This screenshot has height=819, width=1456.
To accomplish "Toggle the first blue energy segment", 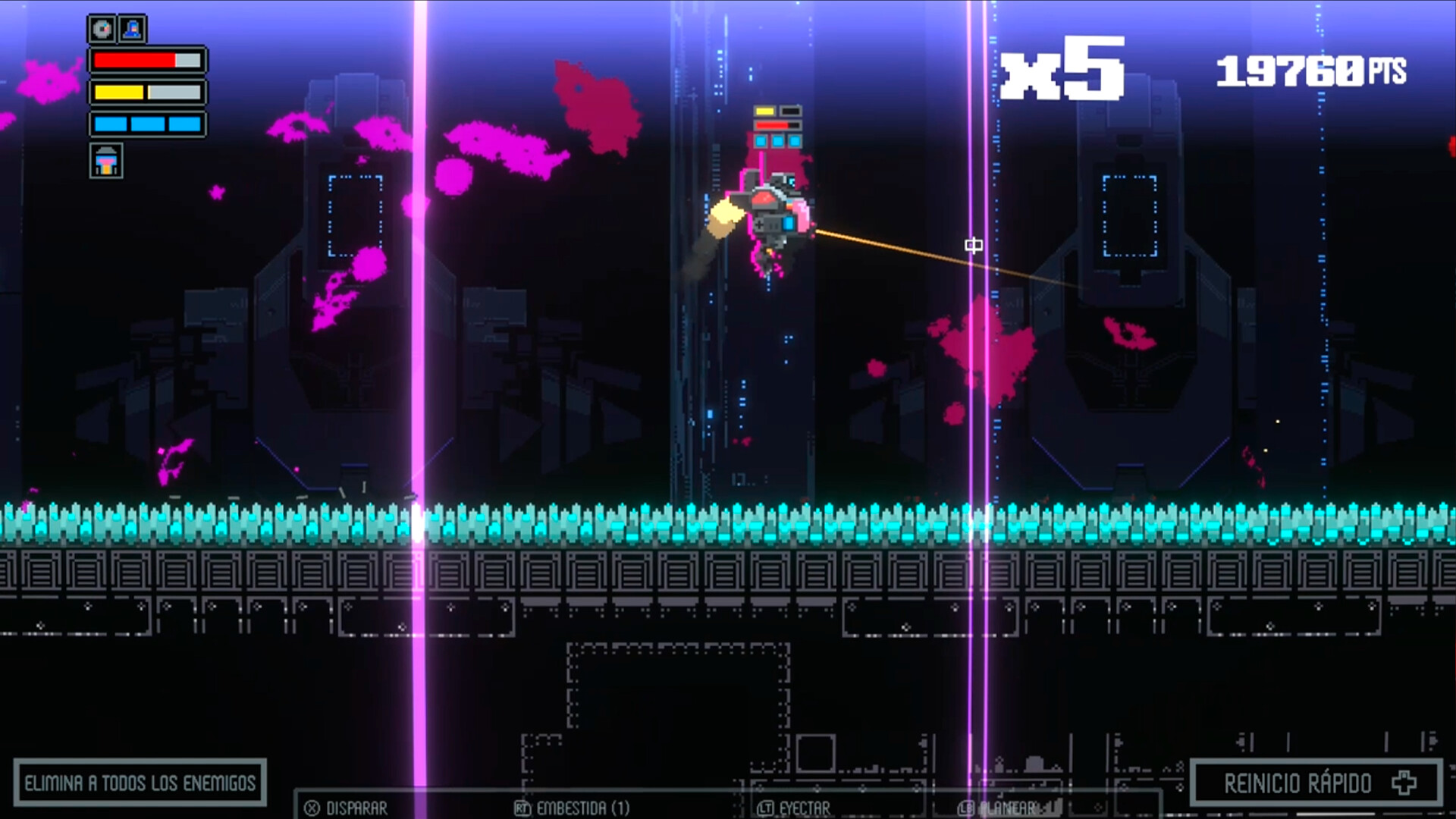I will click(111, 124).
